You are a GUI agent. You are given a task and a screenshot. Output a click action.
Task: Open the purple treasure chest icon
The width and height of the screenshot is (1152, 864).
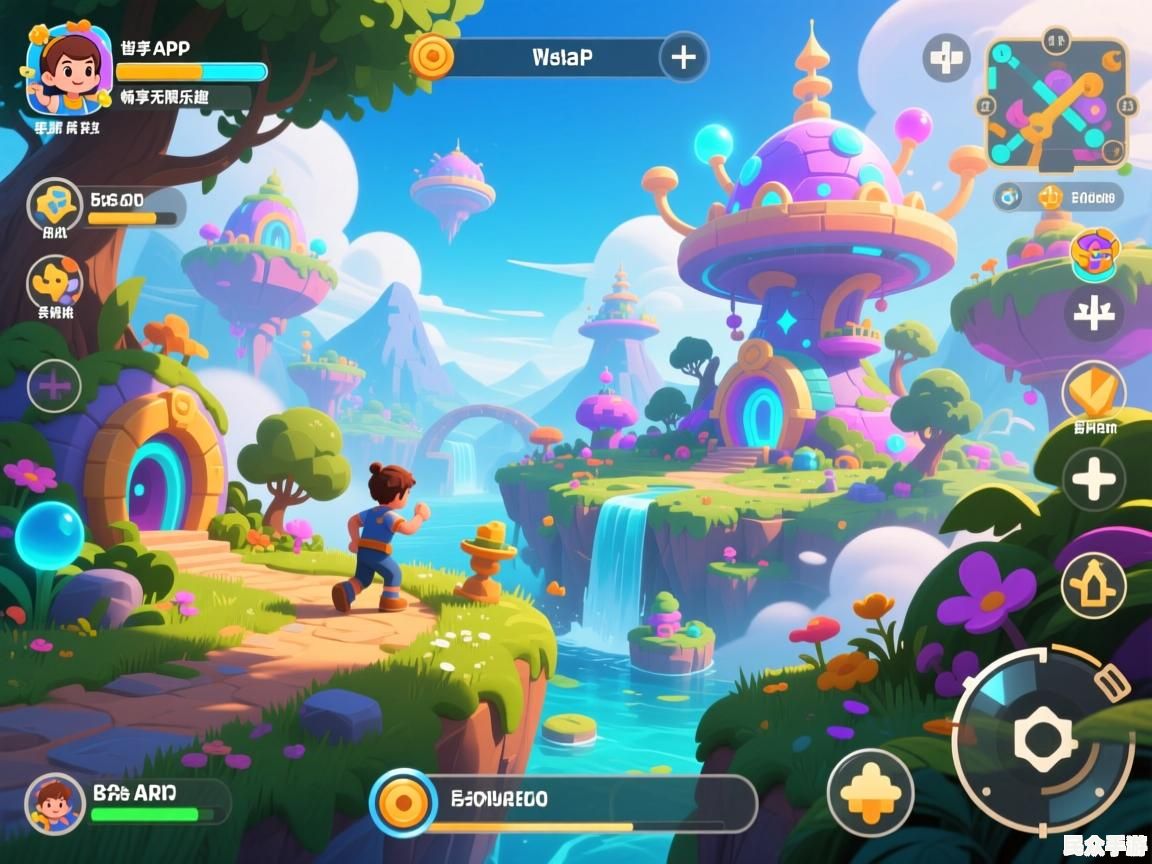1094,253
